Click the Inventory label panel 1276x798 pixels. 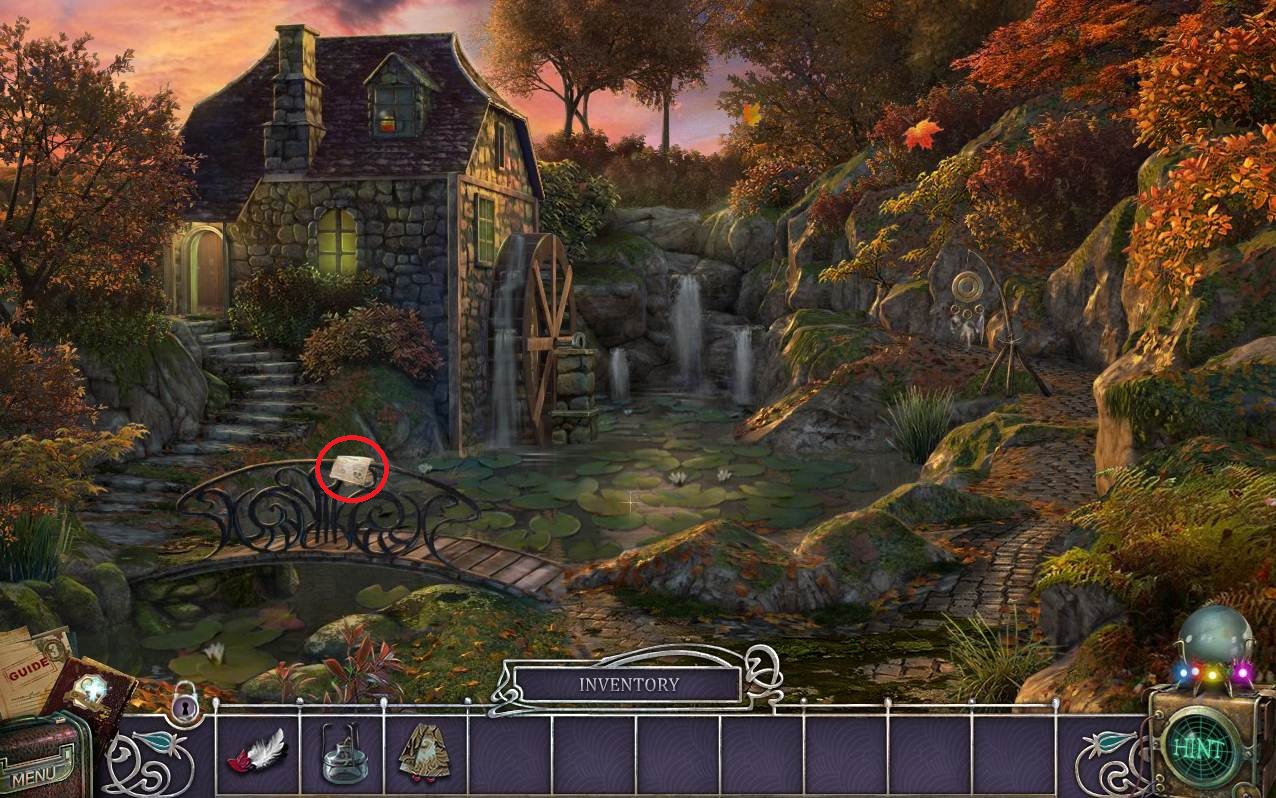pyautogui.click(x=627, y=685)
